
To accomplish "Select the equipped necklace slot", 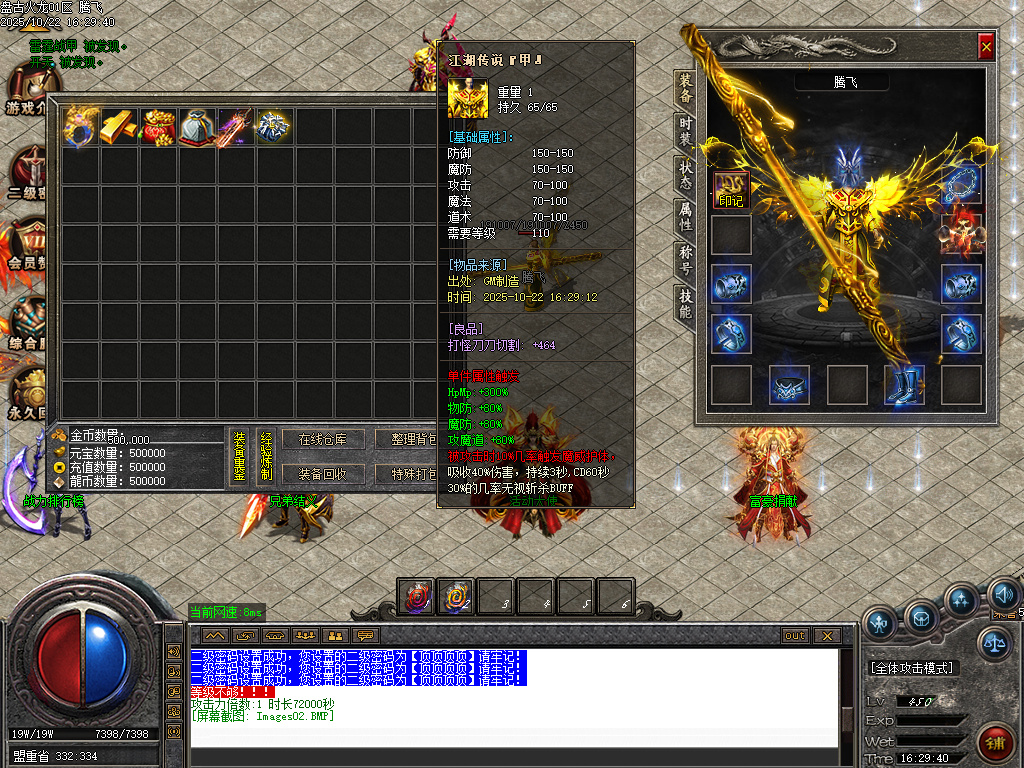I will [961, 186].
